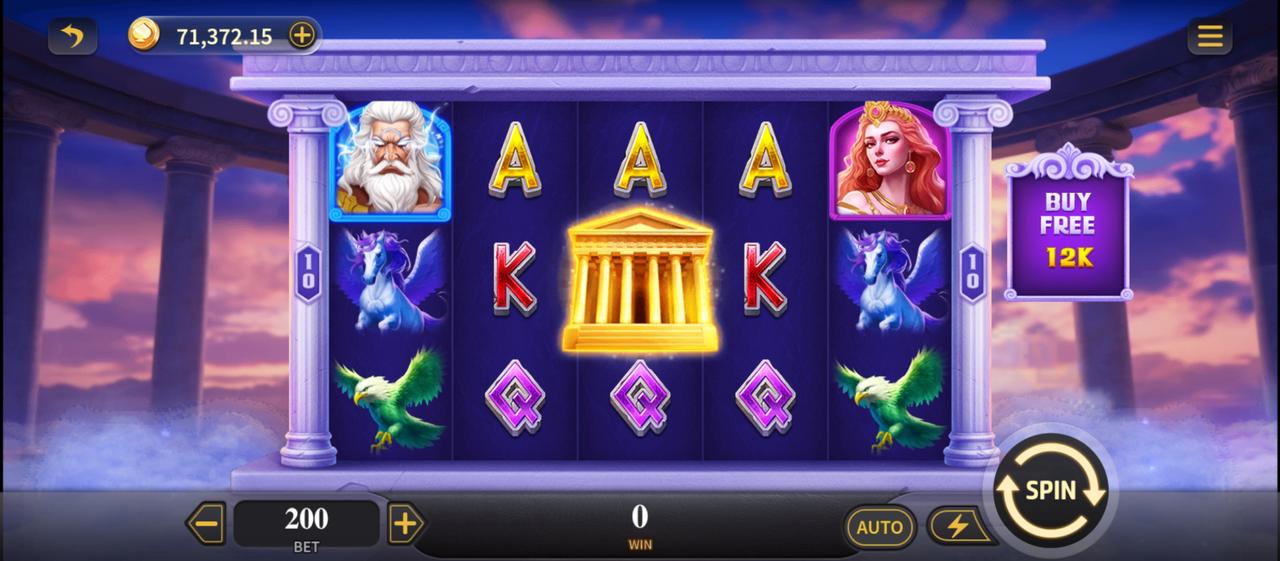Spin the slot reels
Image resolution: width=1280 pixels, height=561 pixels.
[x=1050, y=491]
